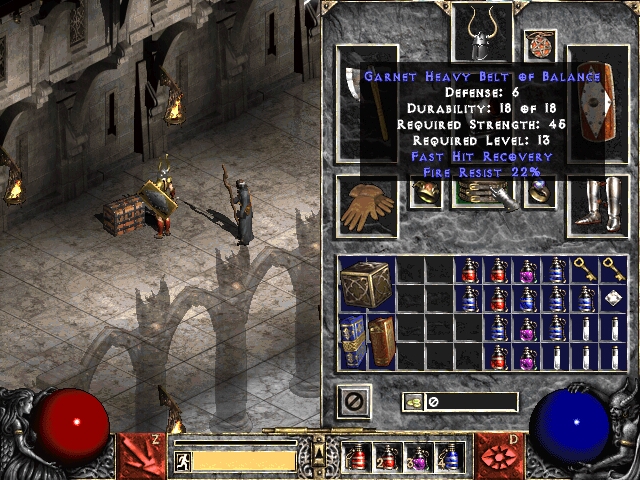Select the leather gloves slot
Screen dimensions: 640x480
coord(367,207)
